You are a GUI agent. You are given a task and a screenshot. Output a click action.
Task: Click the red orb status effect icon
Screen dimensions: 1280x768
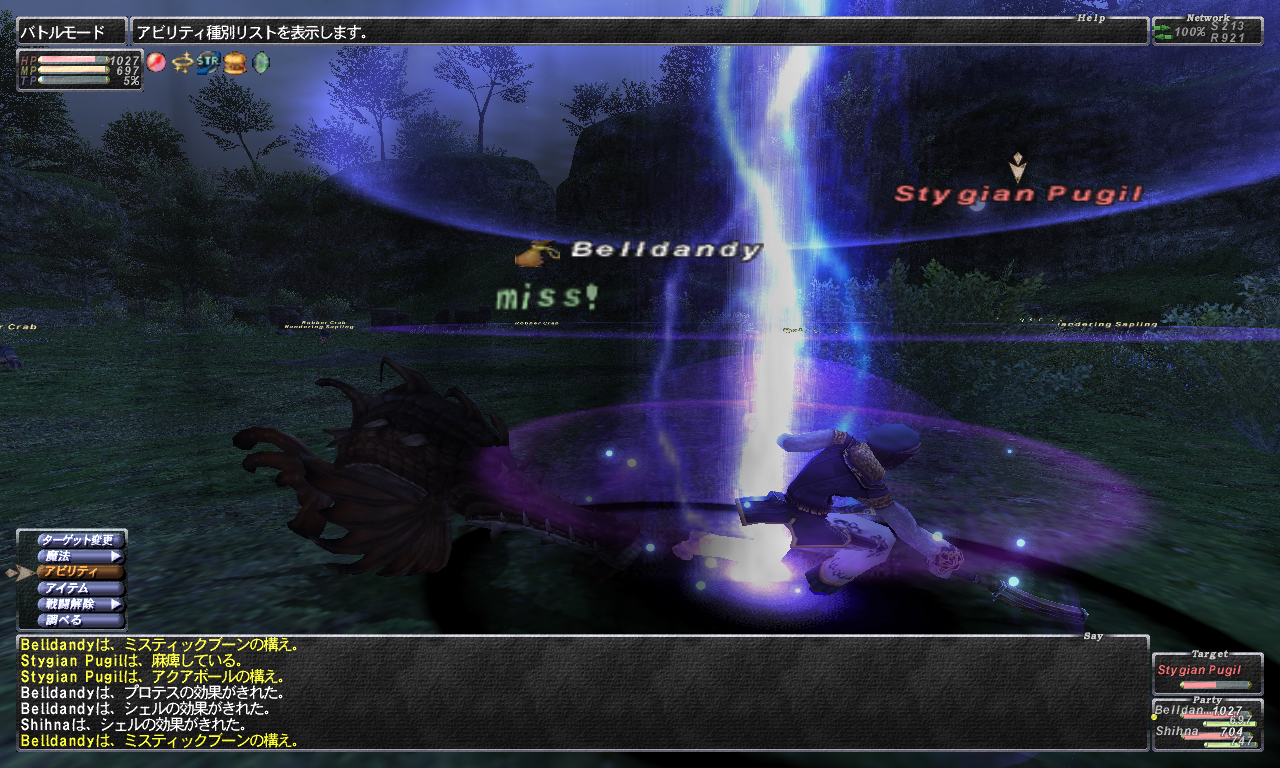click(156, 62)
